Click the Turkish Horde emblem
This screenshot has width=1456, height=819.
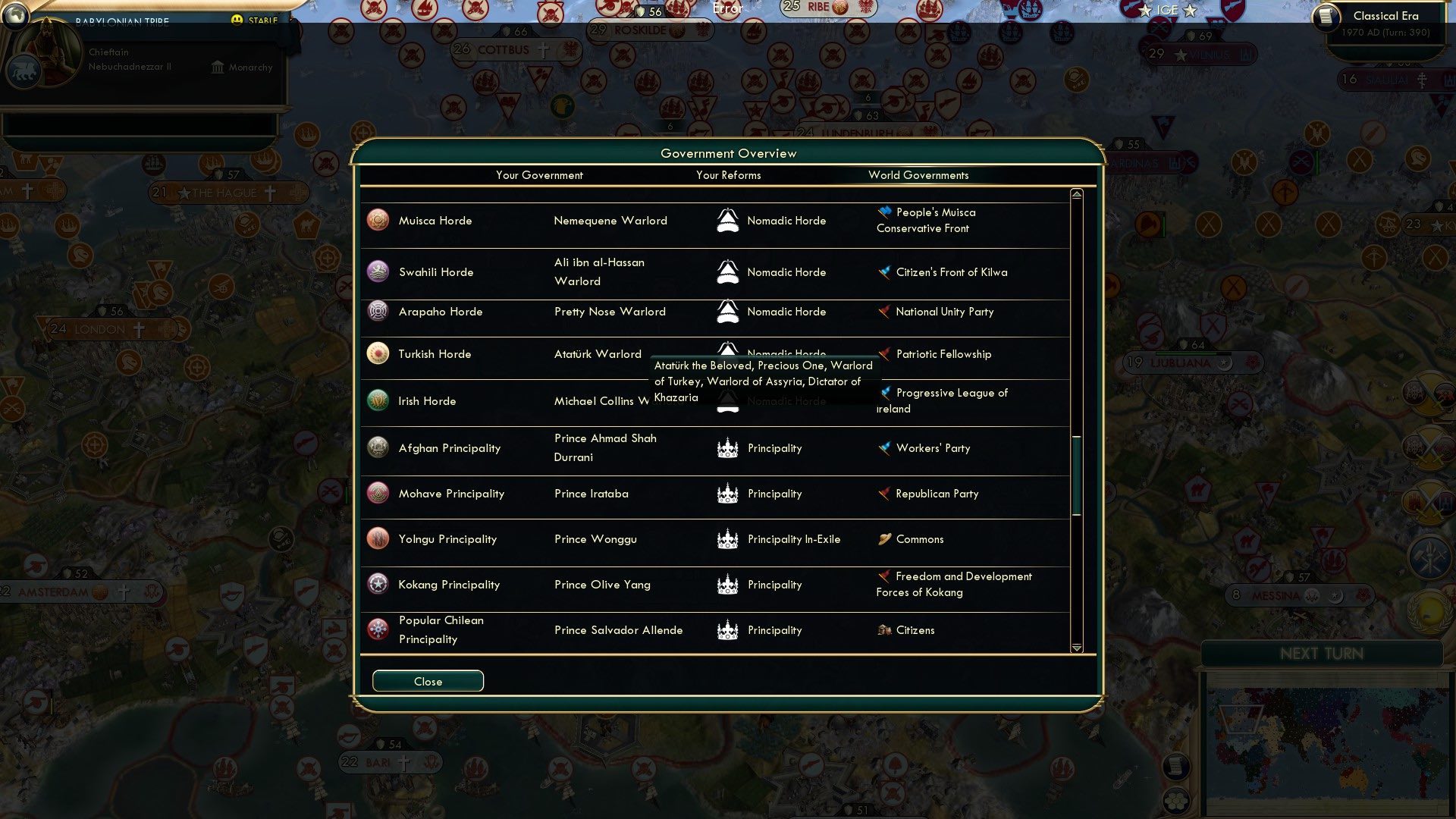[377, 353]
